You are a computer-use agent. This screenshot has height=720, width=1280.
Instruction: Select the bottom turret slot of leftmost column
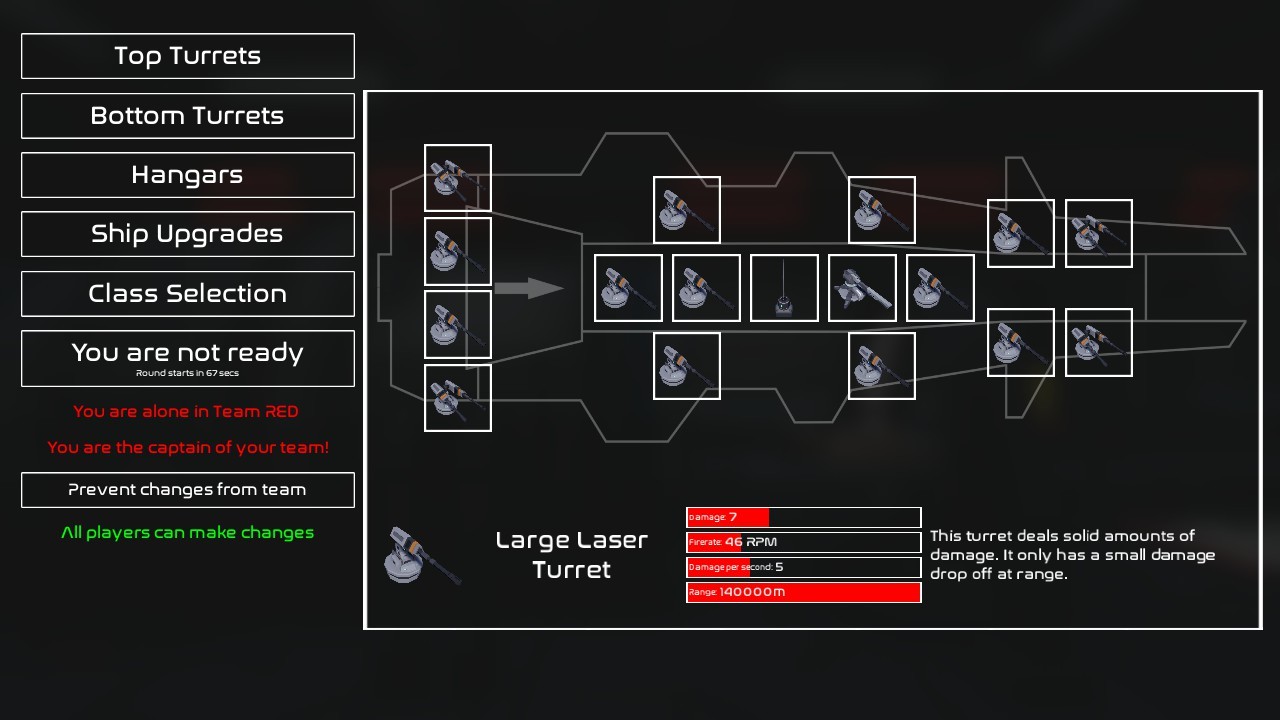pyautogui.click(x=457, y=398)
